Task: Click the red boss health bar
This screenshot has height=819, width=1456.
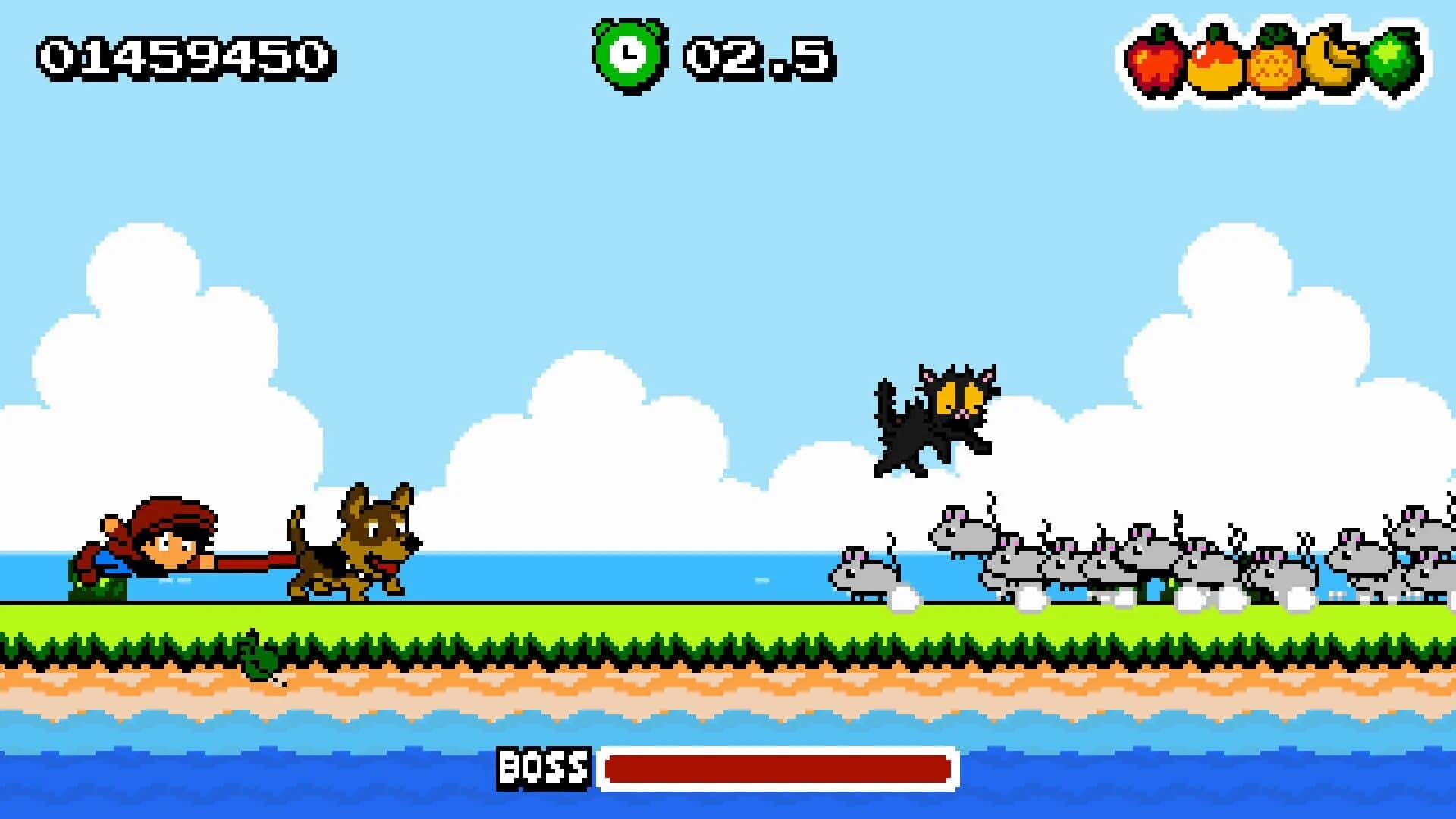Action: pos(777,767)
